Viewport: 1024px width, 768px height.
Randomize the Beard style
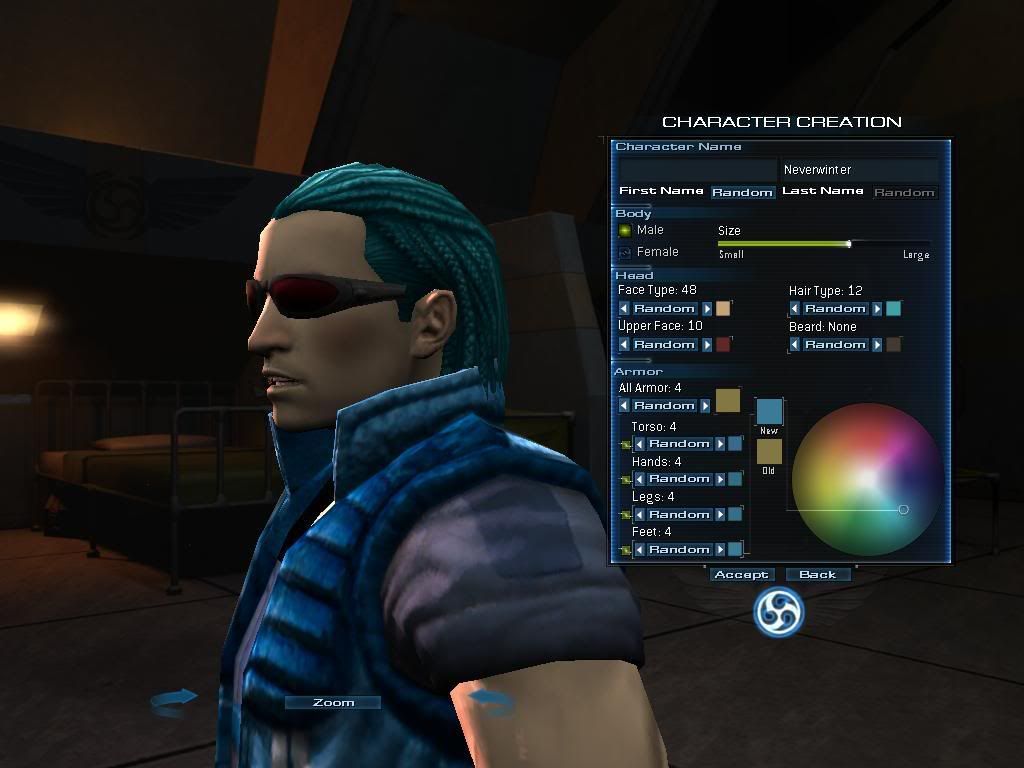click(835, 345)
